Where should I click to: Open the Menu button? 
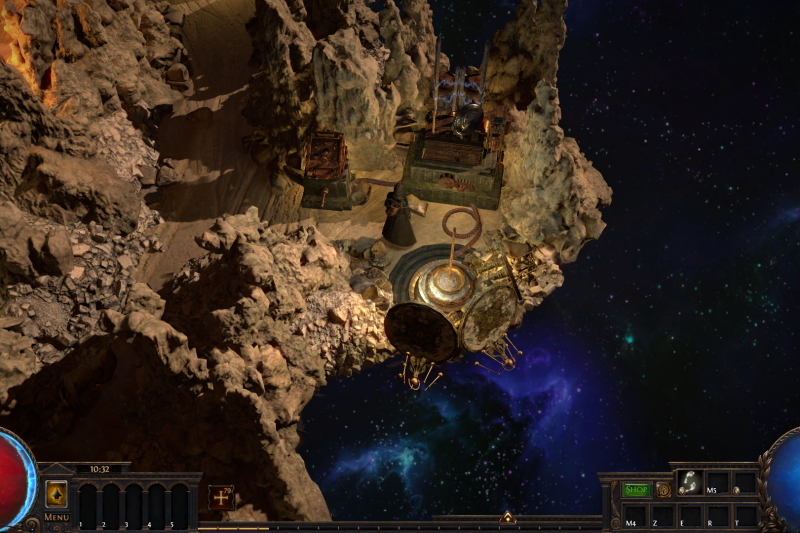point(56,517)
